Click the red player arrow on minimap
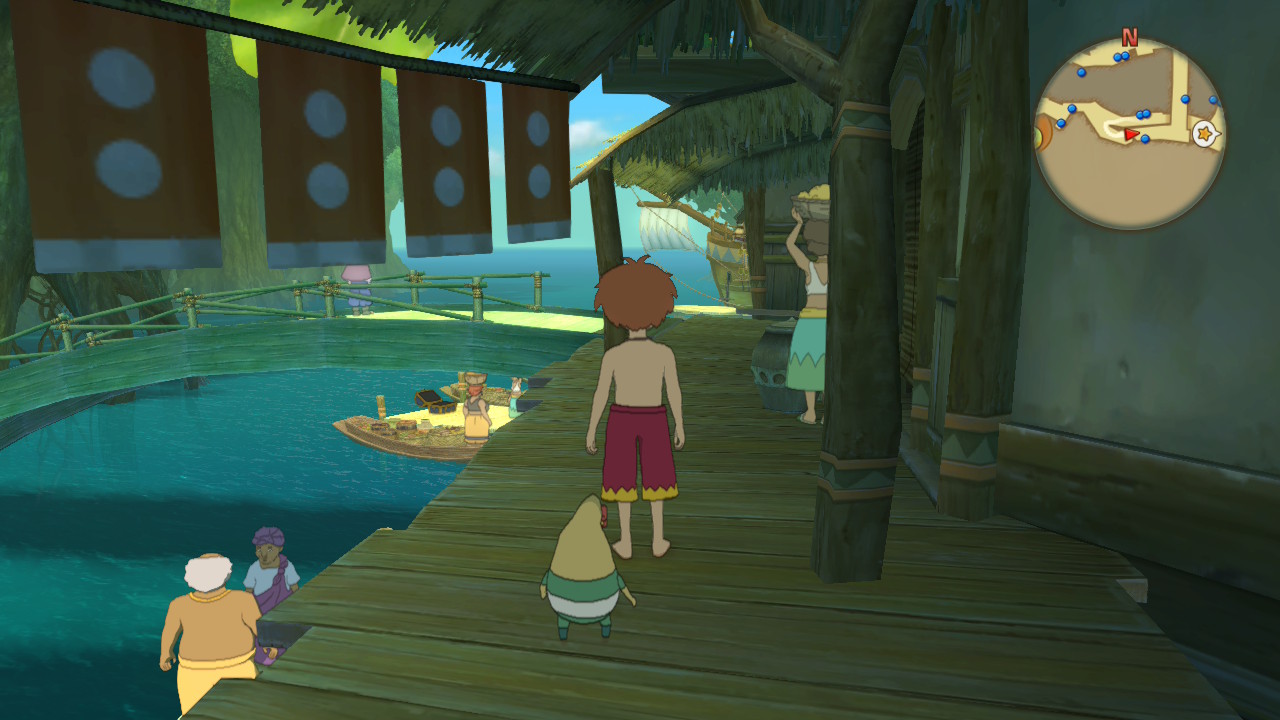Image resolution: width=1280 pixels, height=720 pixels. point(1131,134)
